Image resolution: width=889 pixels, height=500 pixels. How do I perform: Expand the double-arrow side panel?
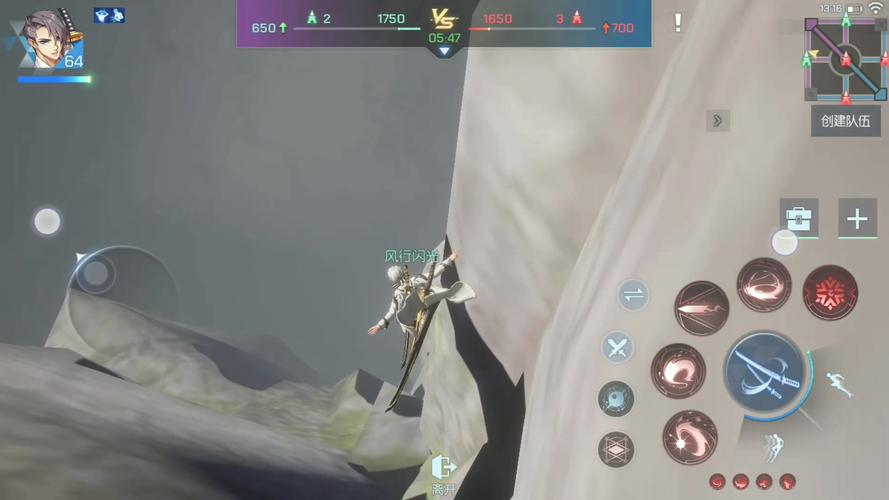point(717,121)
